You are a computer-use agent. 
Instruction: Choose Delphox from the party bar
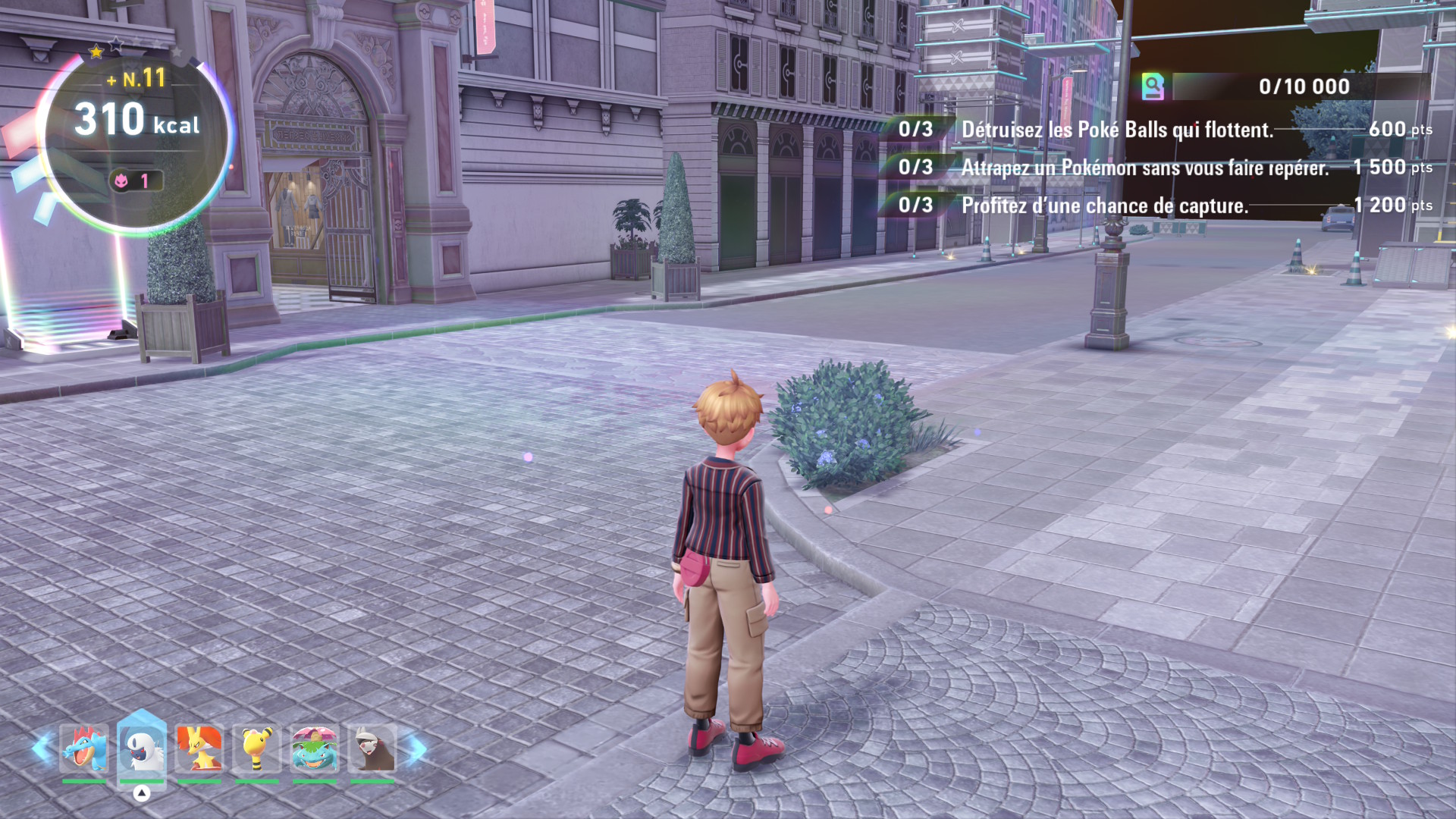coord(199,748)
